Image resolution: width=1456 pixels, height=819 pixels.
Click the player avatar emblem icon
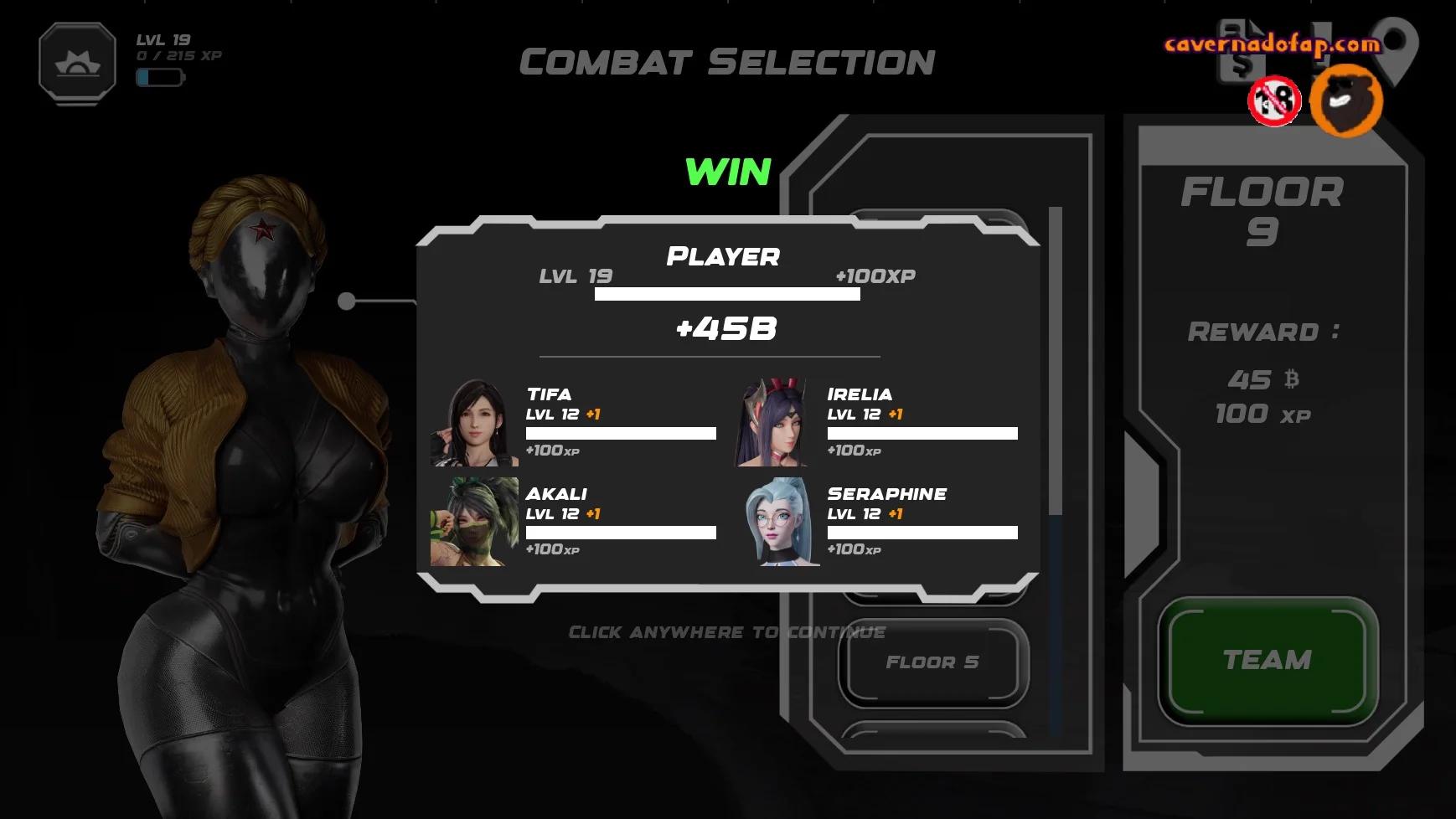point(77,63)
